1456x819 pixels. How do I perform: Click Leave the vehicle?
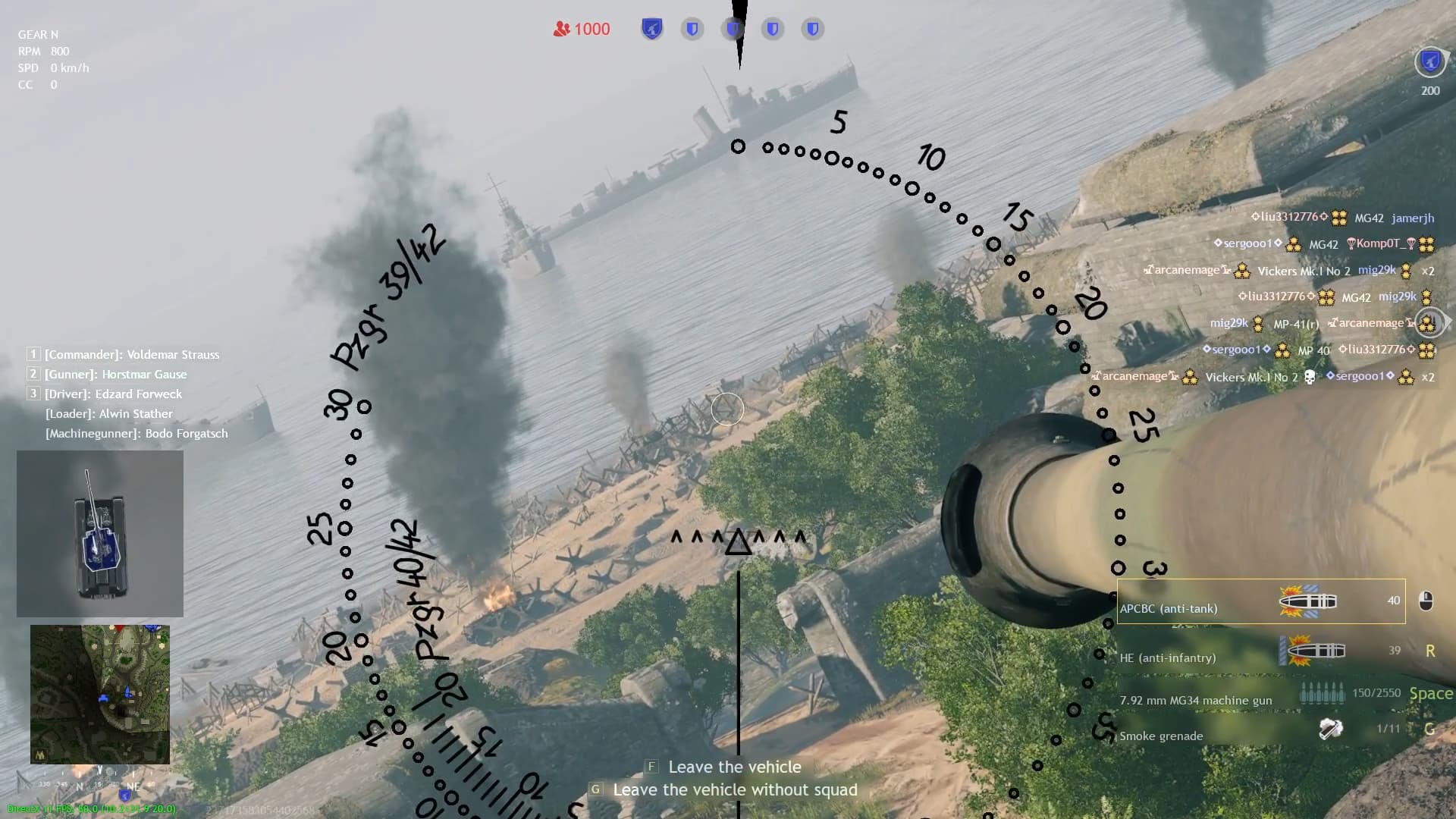click(733, 767)
